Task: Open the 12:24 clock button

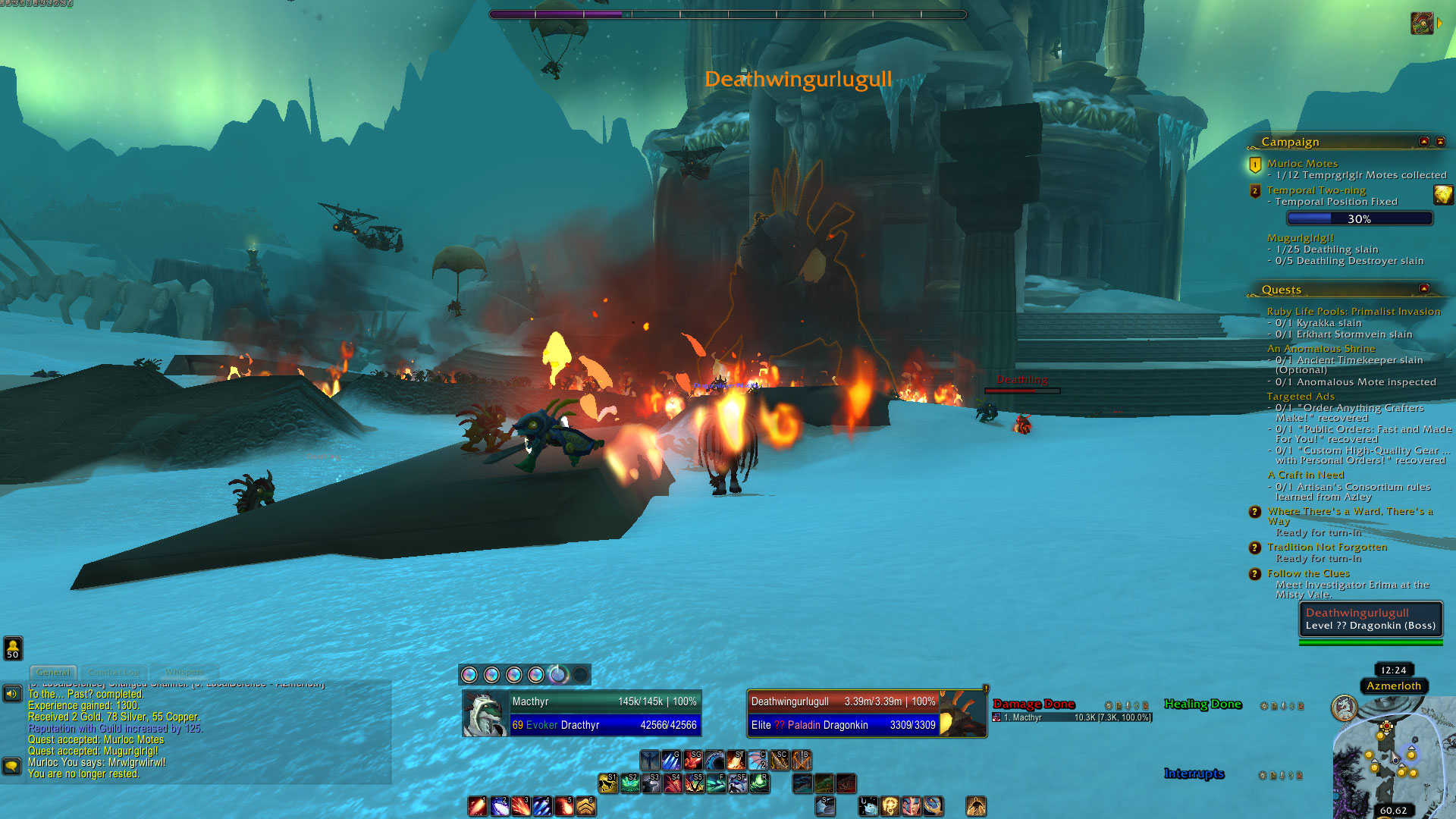Action: (x=1394, y=670)
